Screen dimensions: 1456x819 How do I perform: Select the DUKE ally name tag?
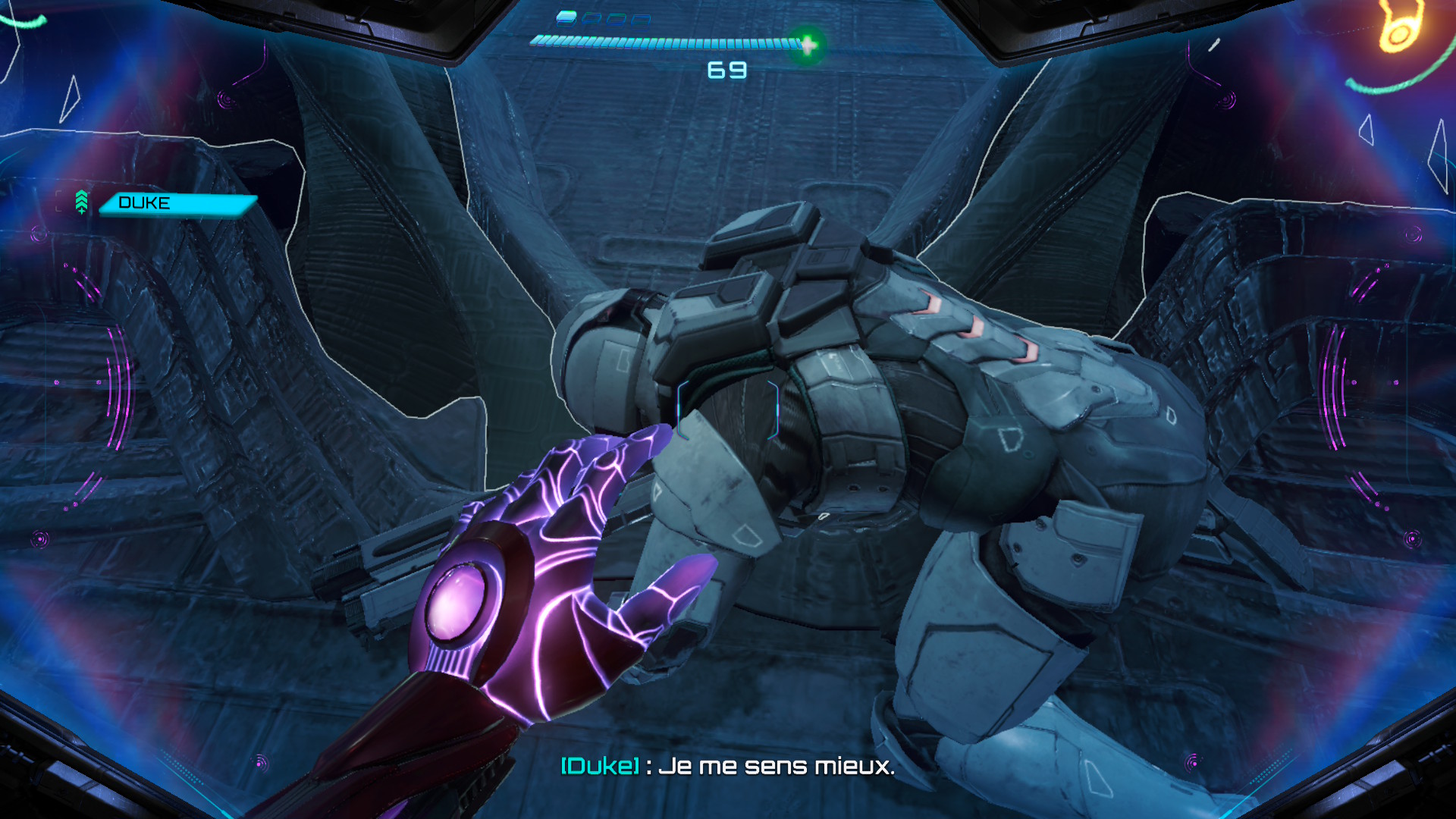pyautogui.click(x=178, y=203)
